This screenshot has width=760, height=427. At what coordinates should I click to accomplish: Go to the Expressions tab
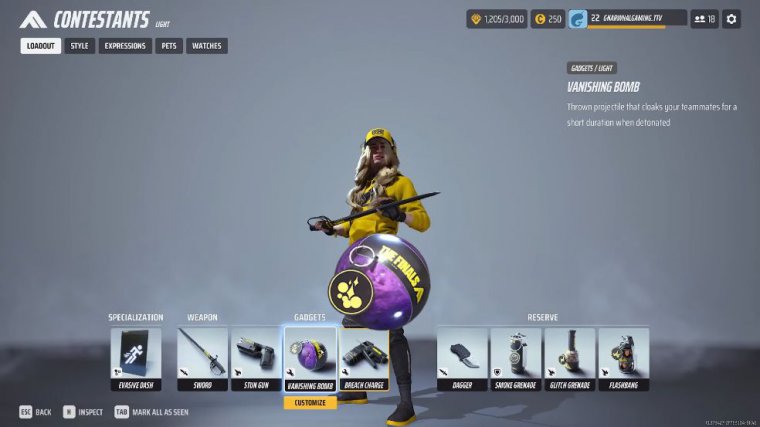125,46
